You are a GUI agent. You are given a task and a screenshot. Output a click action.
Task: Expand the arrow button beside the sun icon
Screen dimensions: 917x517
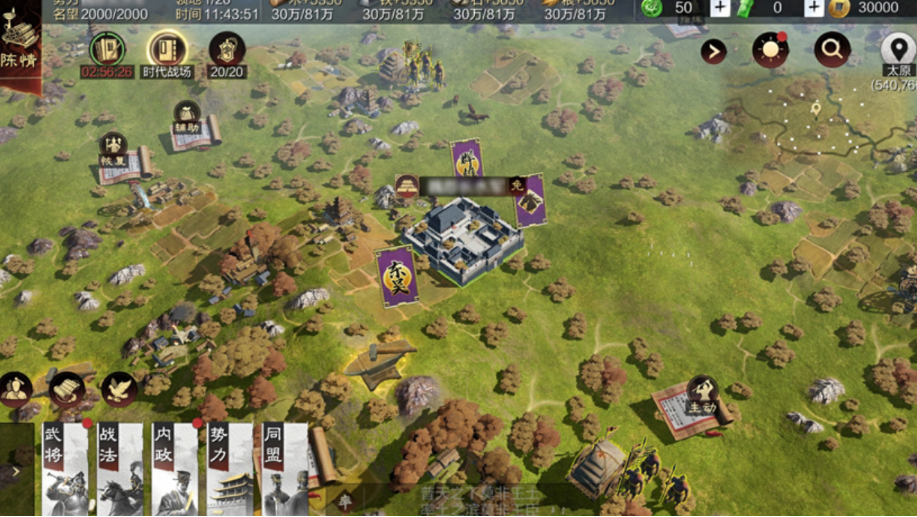click(x=713, y=51)
